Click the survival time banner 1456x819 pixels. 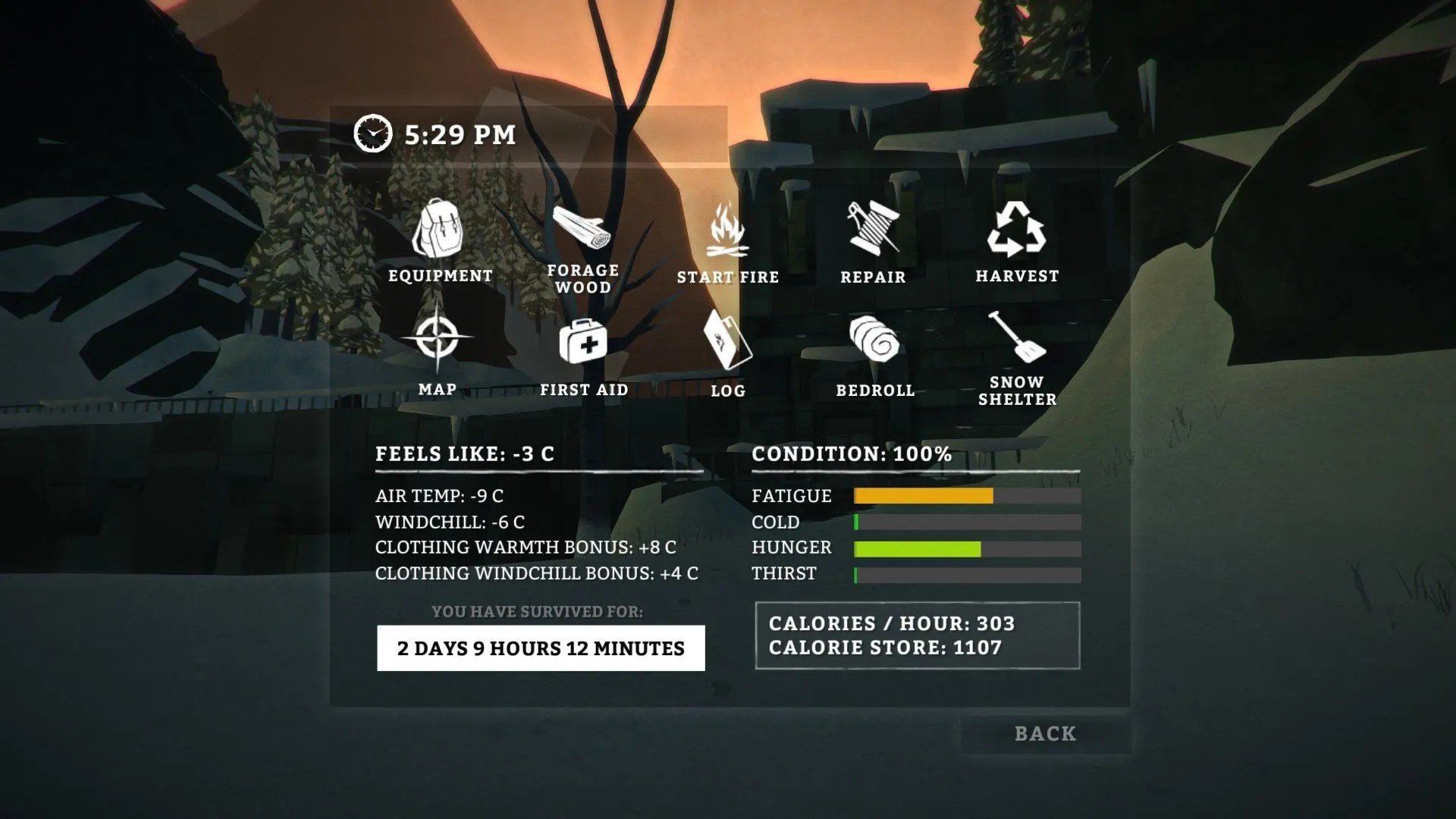pos(540,648)
